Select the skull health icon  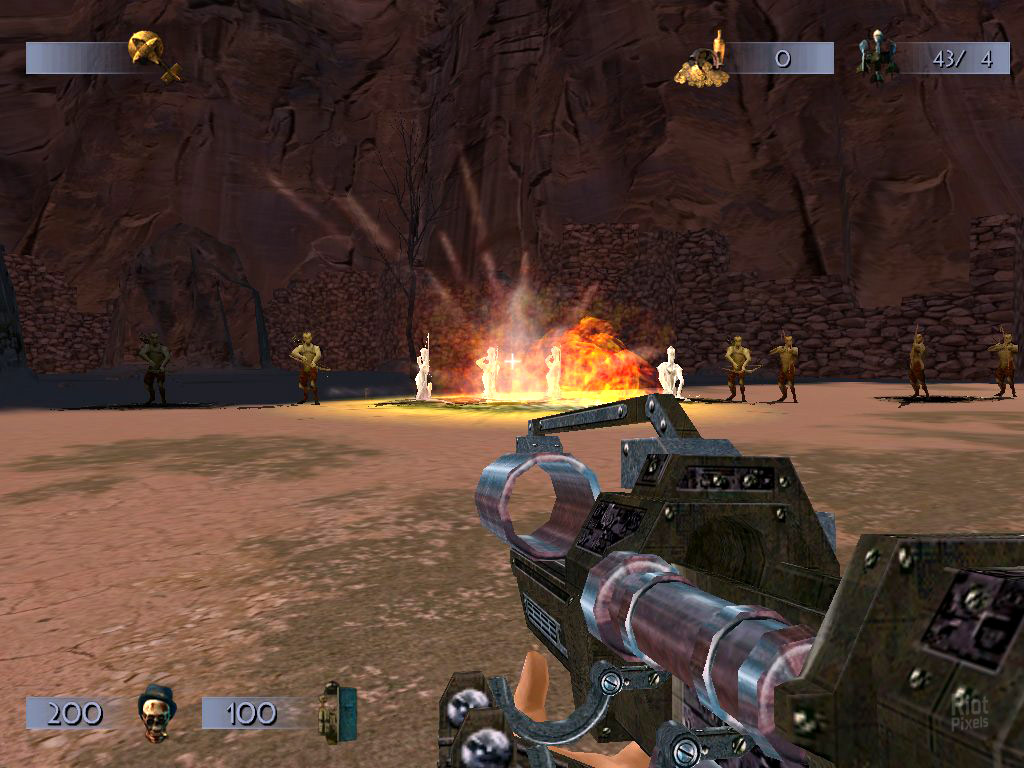coord(156,713)
